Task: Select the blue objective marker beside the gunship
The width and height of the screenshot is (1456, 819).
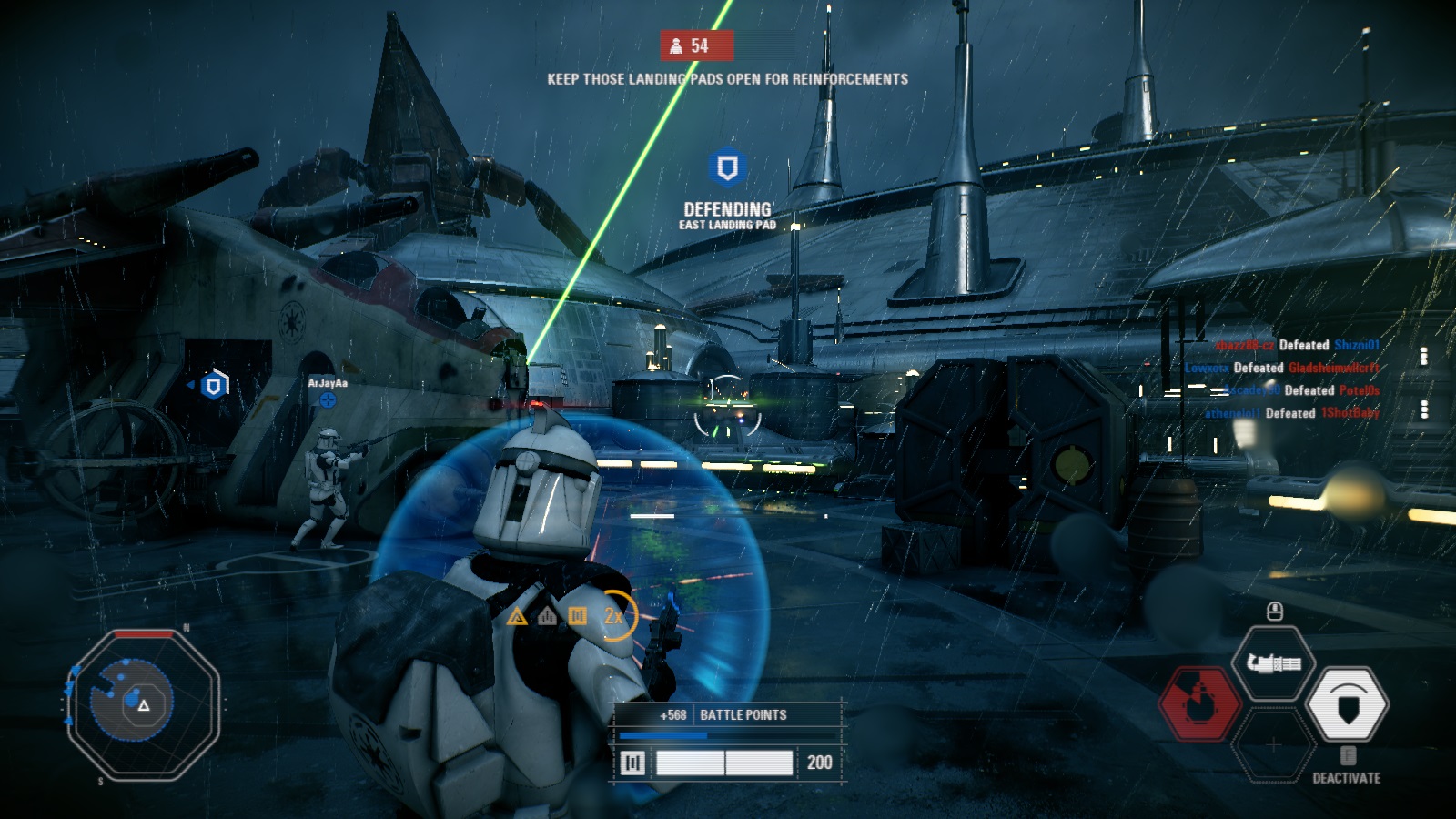Action: 214,386
